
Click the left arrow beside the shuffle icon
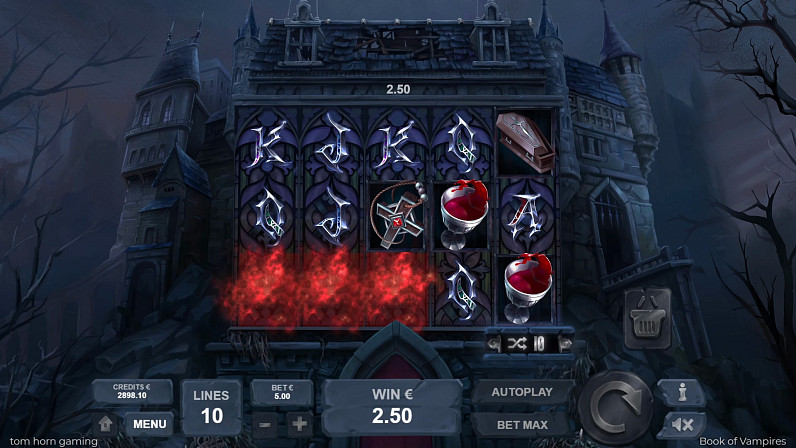[494, 343]
